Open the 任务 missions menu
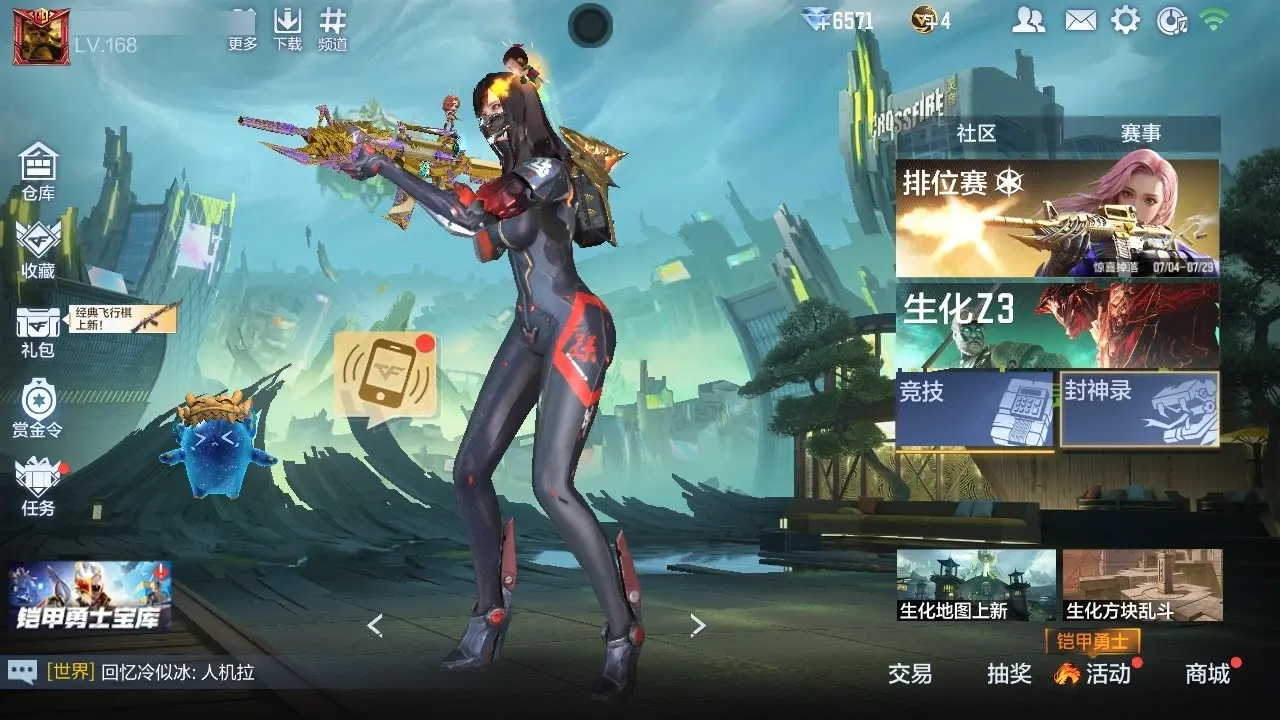This screenshot has width=1280, height=720. point(38,487)
